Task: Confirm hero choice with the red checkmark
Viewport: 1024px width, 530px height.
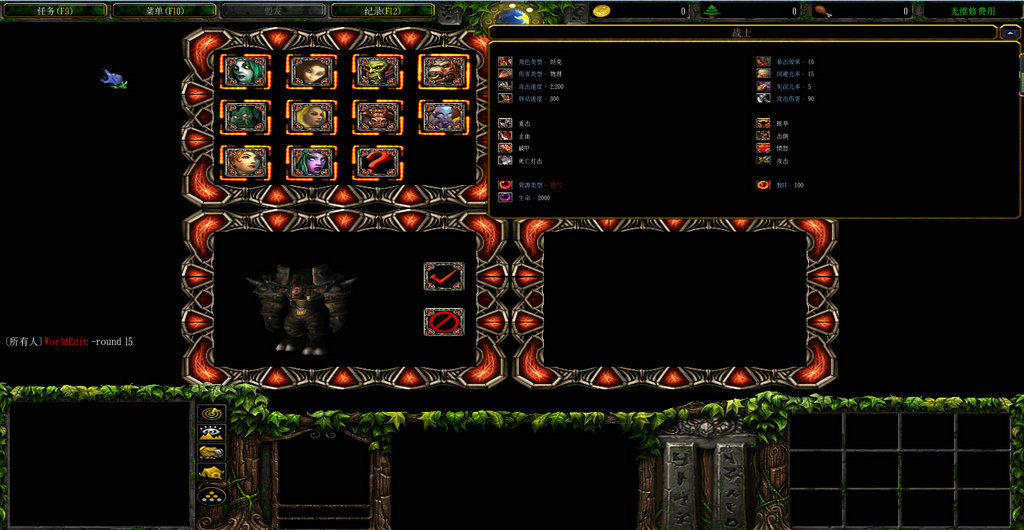Action: pyautogui.click(x=443, y=277)
